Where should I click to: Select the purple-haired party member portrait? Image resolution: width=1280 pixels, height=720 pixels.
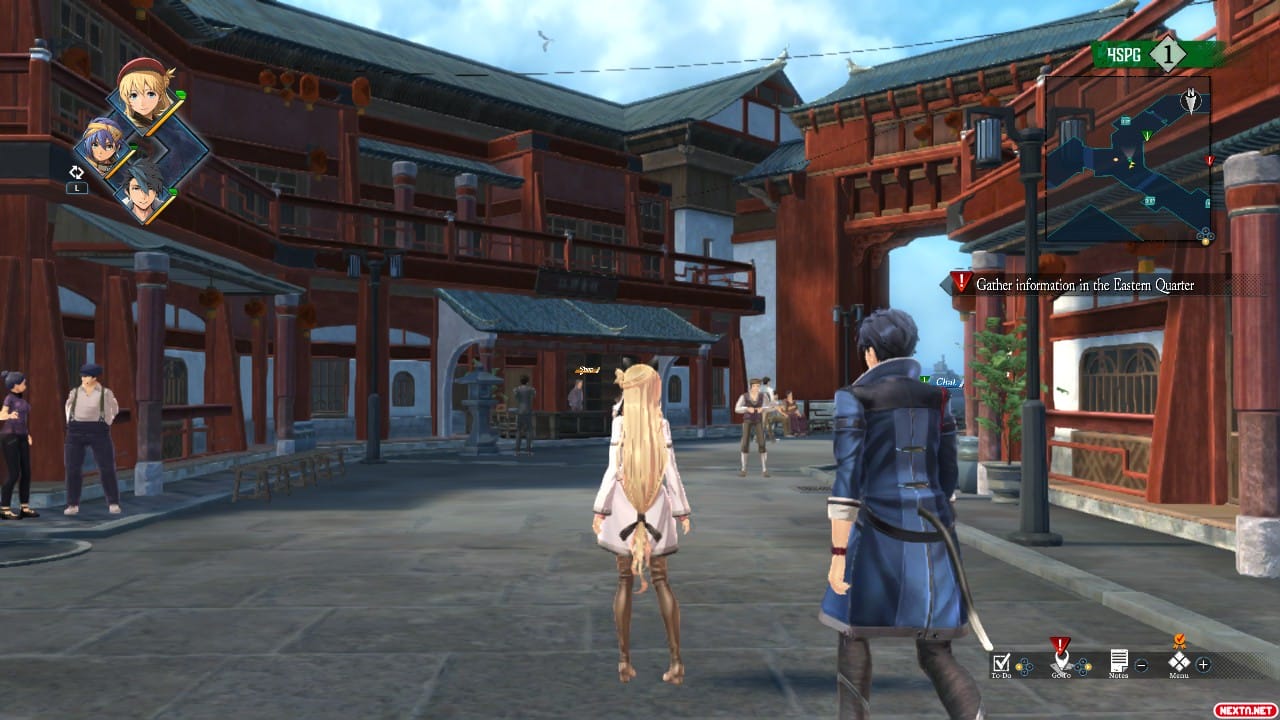[x=106, y=148]
